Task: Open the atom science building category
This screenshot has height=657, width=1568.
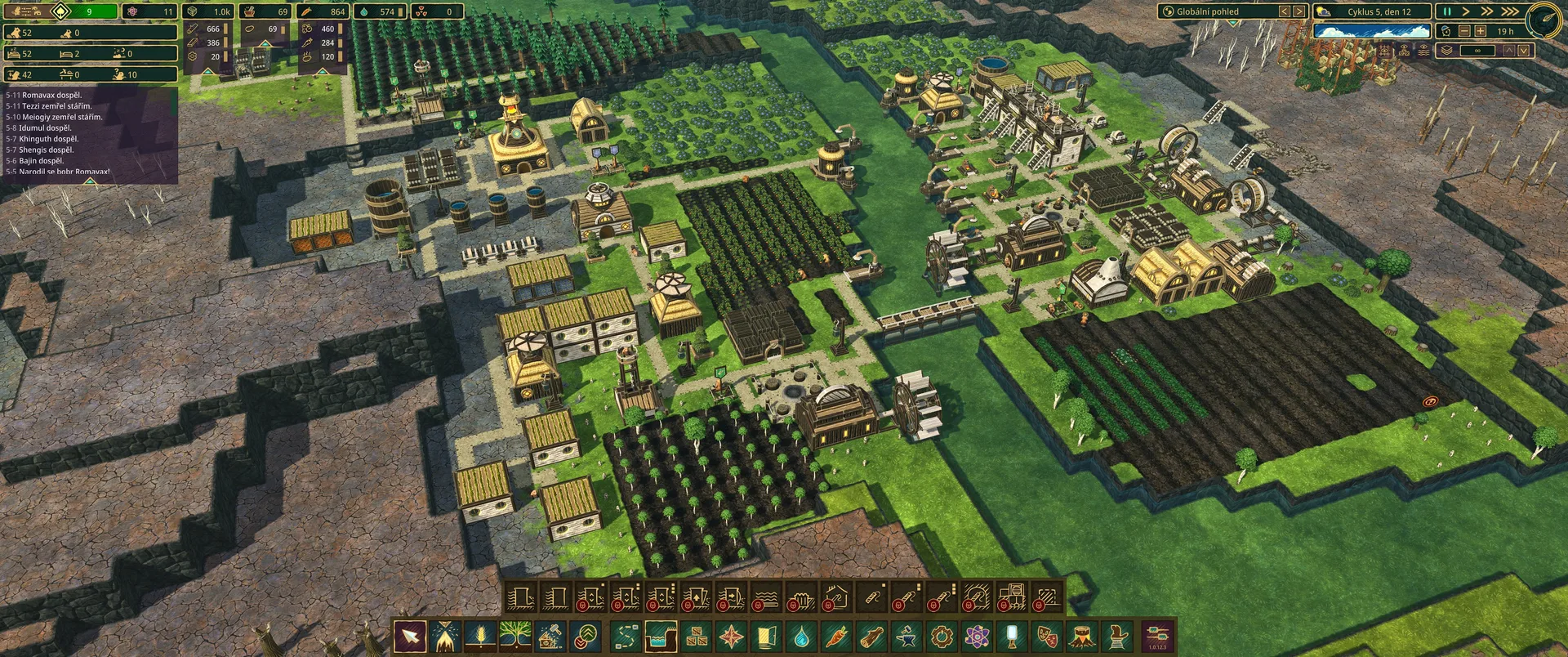Action: [x=977, y=637]
